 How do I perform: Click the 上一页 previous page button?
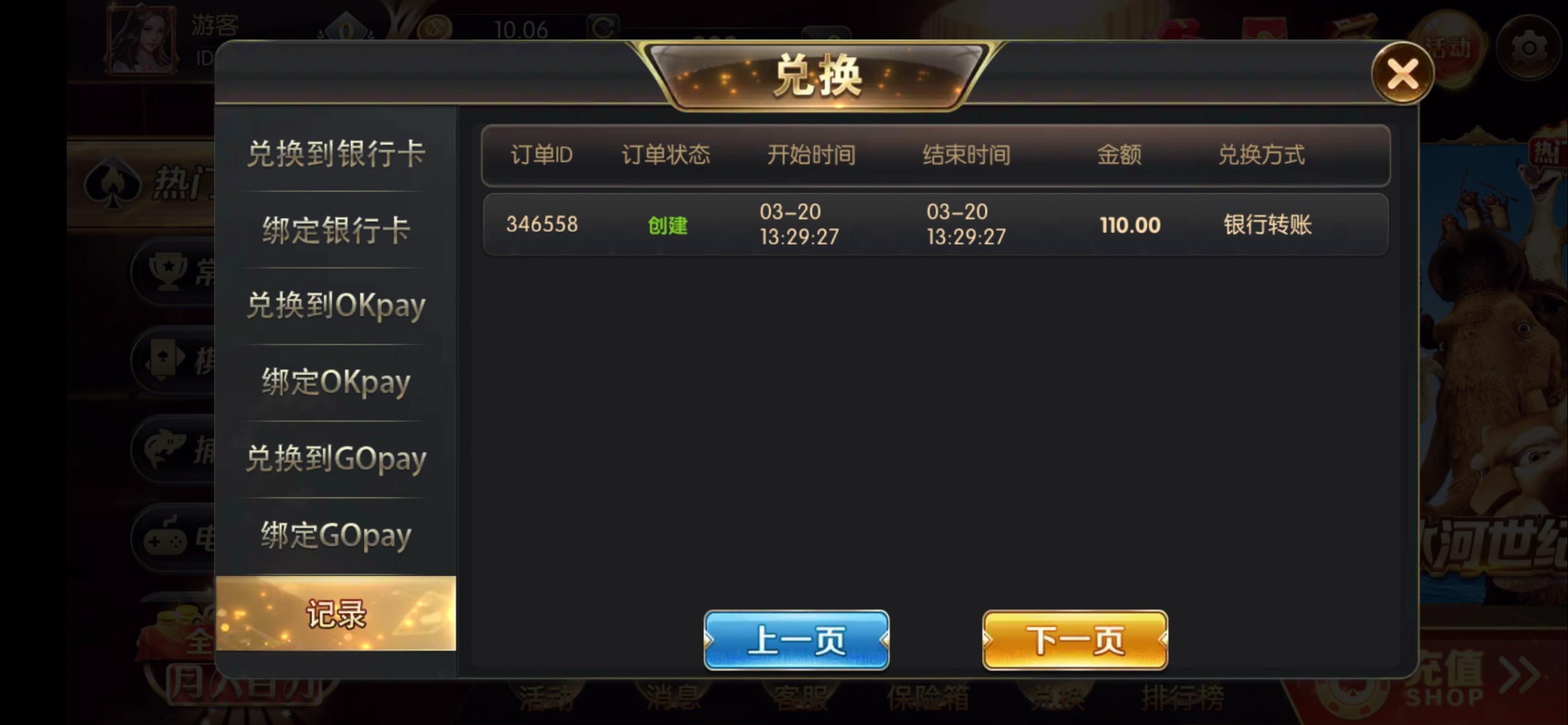[x=796, y=640]
